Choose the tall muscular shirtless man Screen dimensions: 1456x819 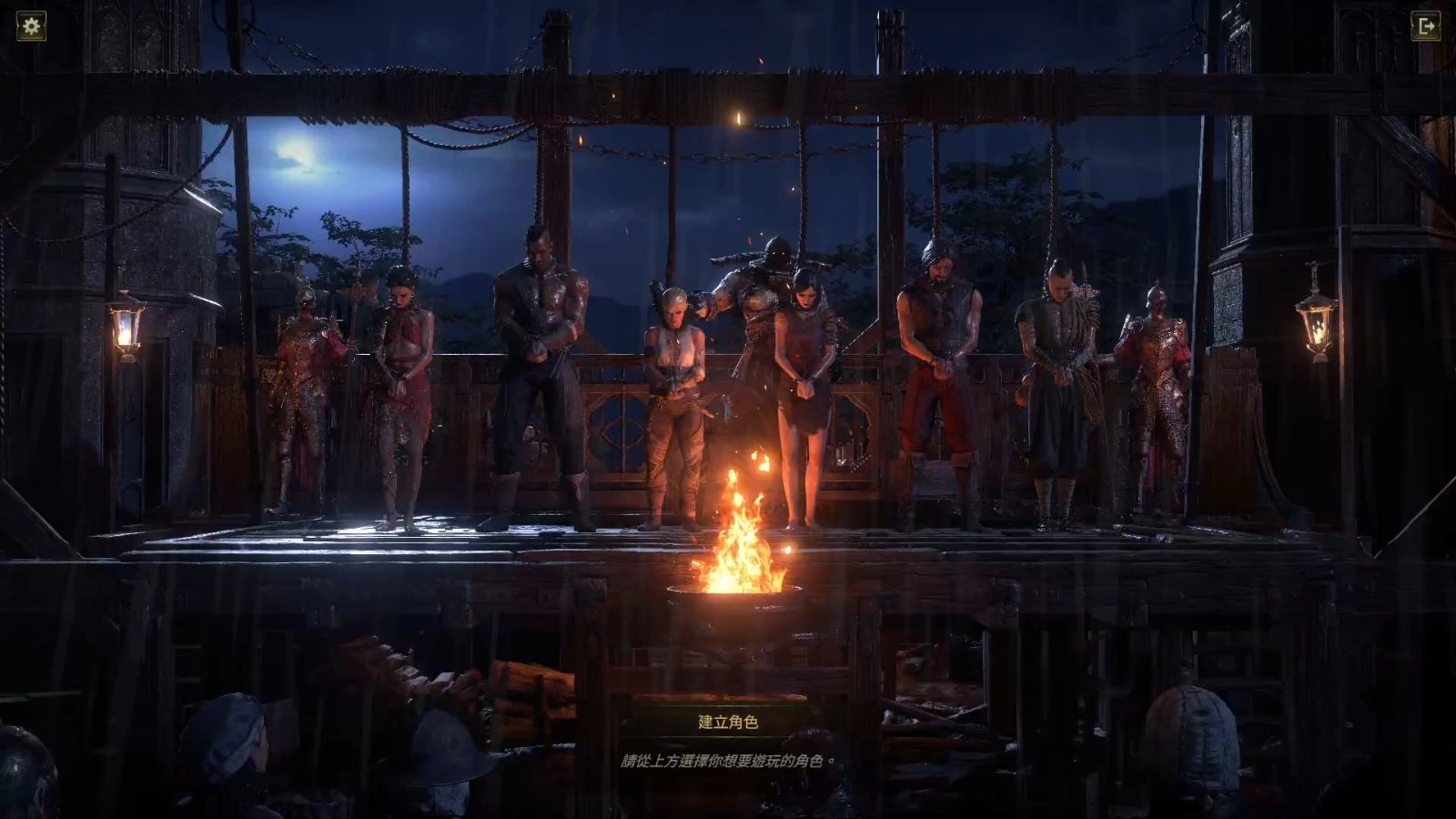pyautogui.click(x=539, y=364)
